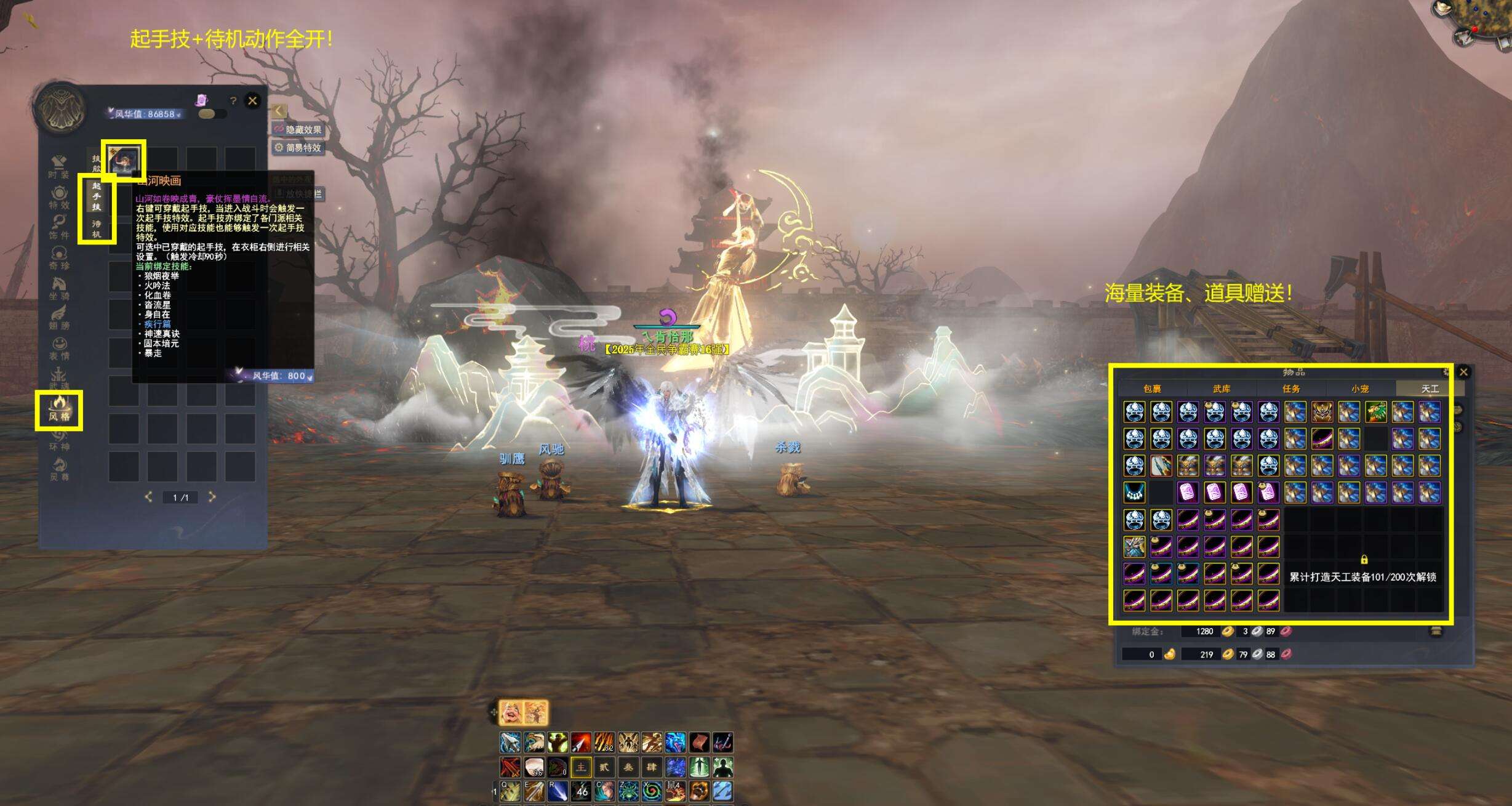Screen dimensions: 1512x806
Task: Activate the laughing Buddha face icon
Action: coord(511,713)
